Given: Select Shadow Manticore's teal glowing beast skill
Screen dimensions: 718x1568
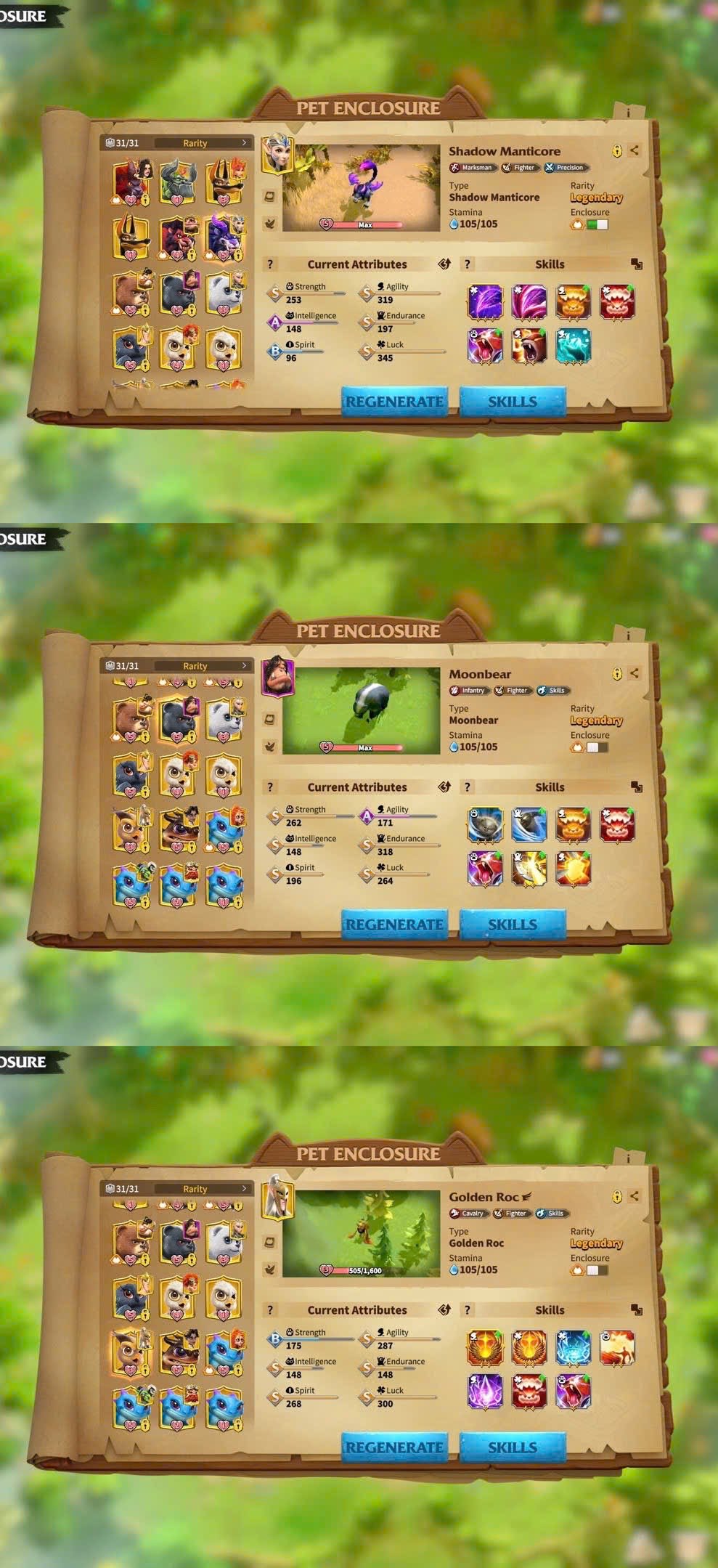Looking at the screenshot, I should [x=573, y=346].
